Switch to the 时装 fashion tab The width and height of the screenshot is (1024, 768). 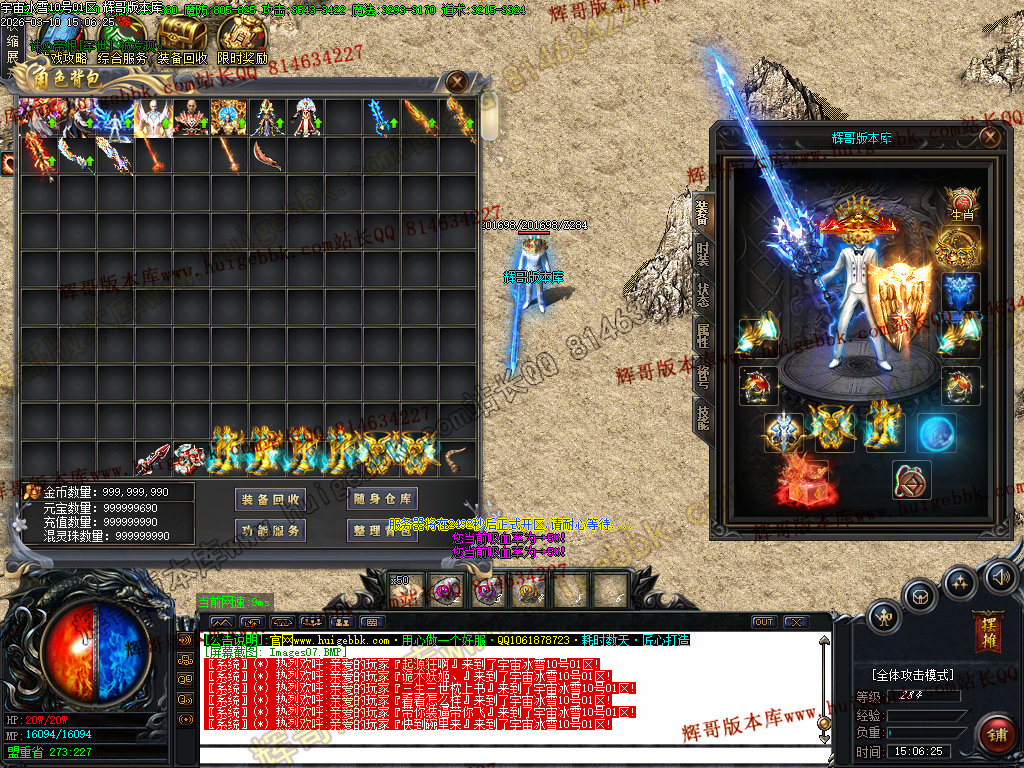[703, 254]
